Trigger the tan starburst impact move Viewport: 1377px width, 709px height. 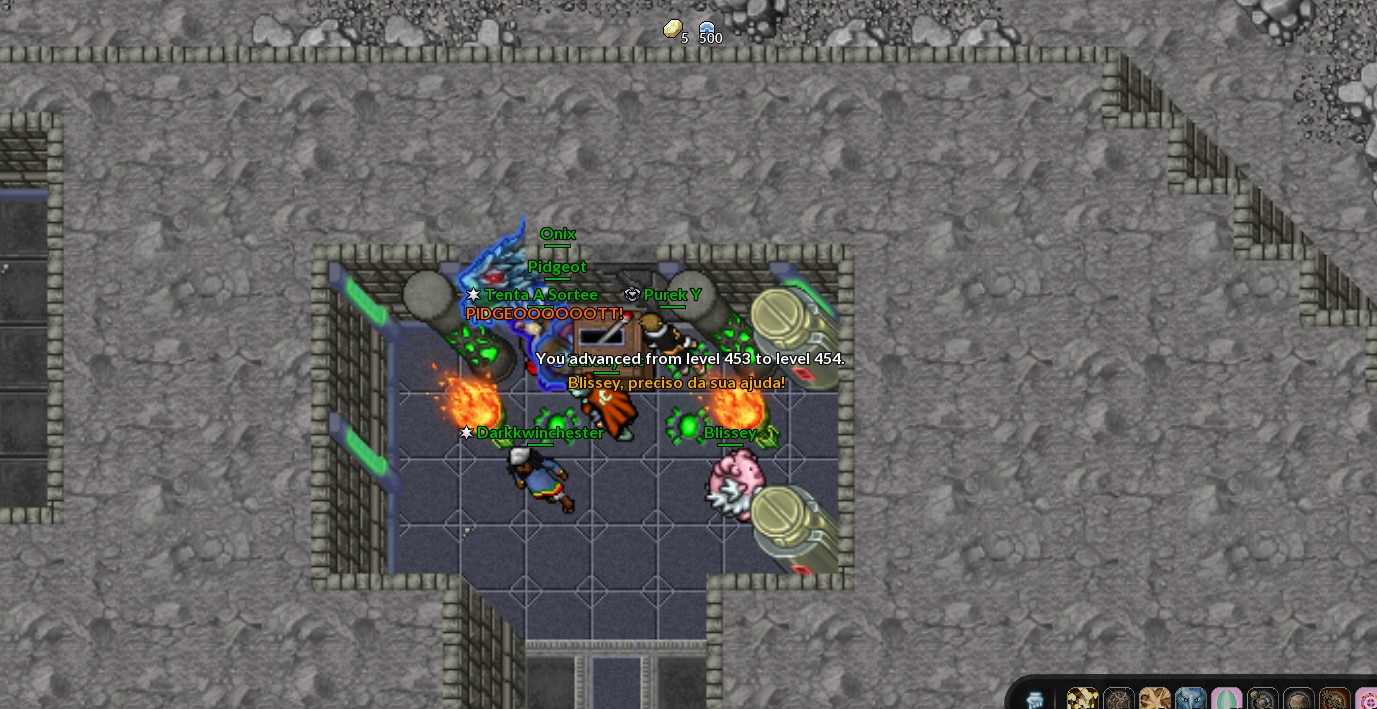pos(1154,699)
